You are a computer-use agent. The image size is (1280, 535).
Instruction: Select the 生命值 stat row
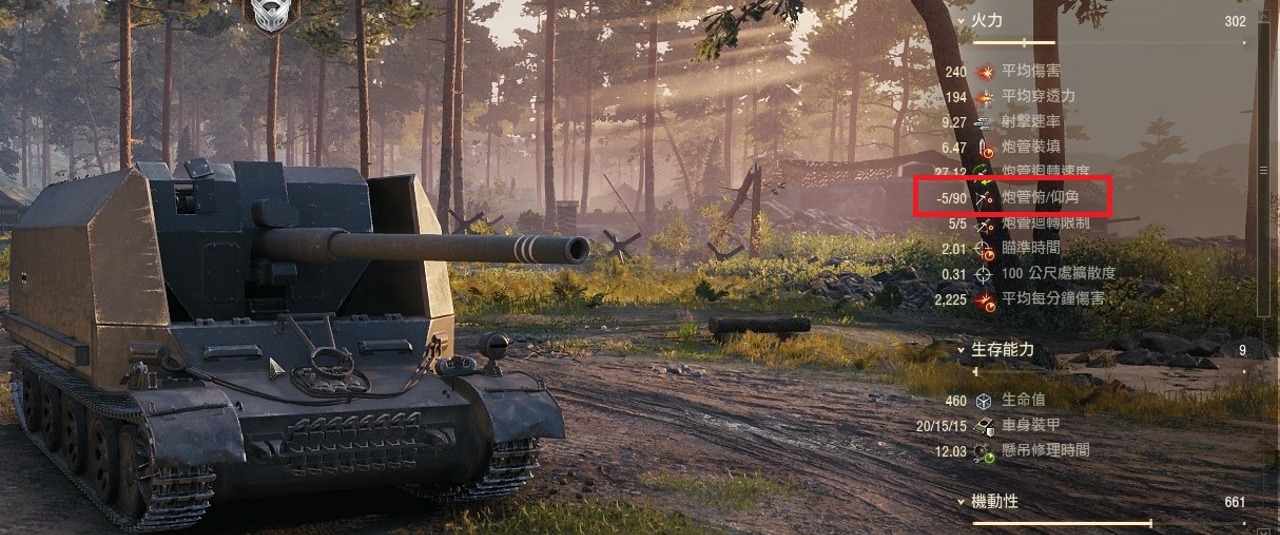[1023, 401]
